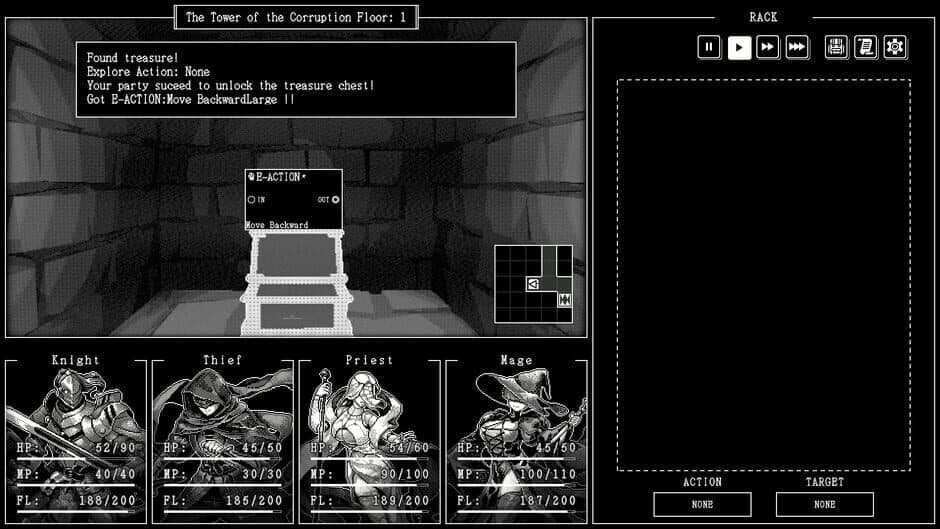Save the game via floppy disk icon
This screenshot has height=529, width=940.
[x=837, y=47]
